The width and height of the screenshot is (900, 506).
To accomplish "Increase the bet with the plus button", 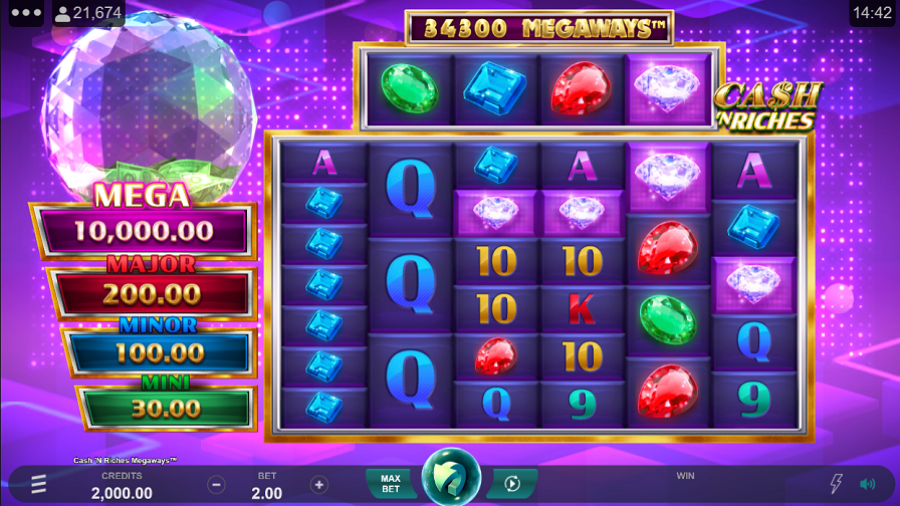I will point(319,485).
